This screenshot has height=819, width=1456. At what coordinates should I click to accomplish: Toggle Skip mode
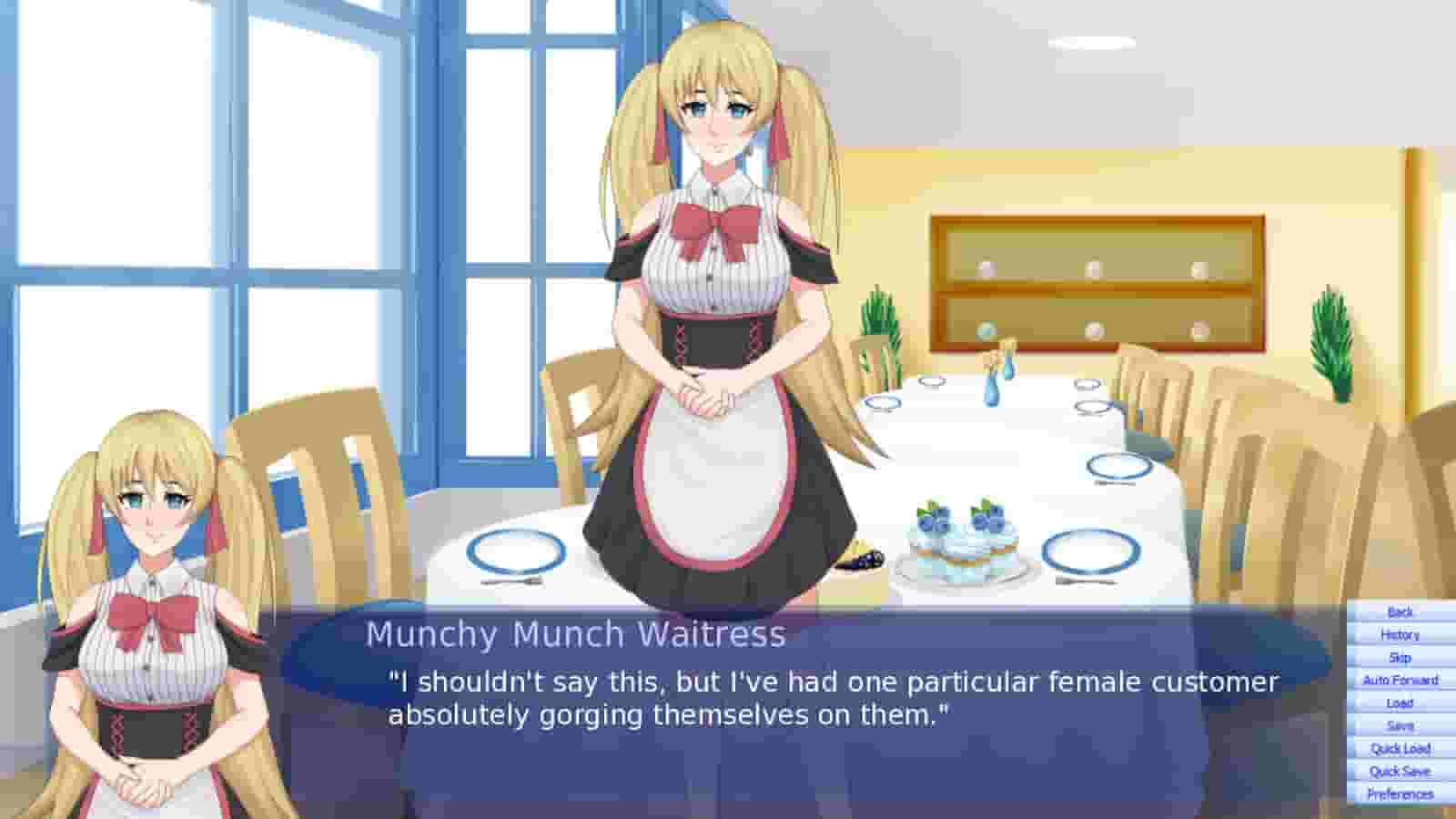(x=1400, y=658)
